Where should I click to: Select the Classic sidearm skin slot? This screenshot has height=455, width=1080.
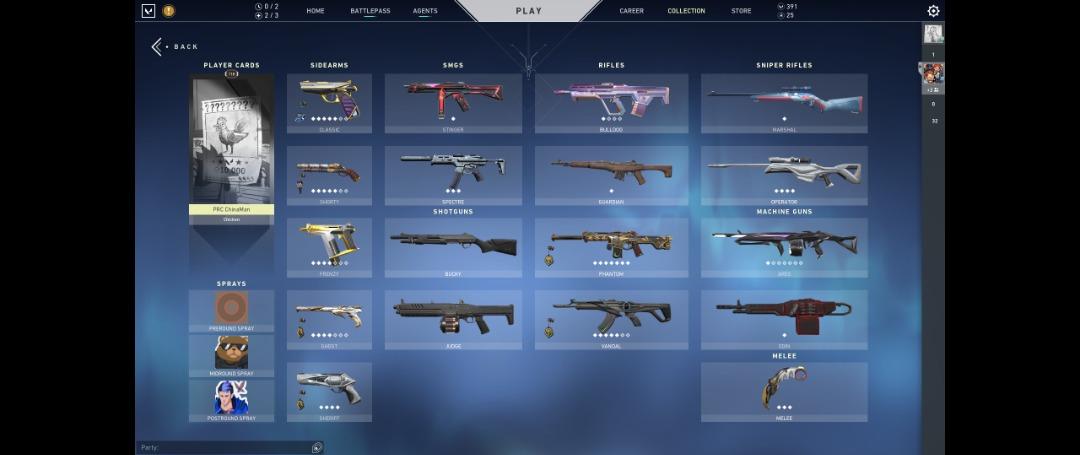coord(329,102)
